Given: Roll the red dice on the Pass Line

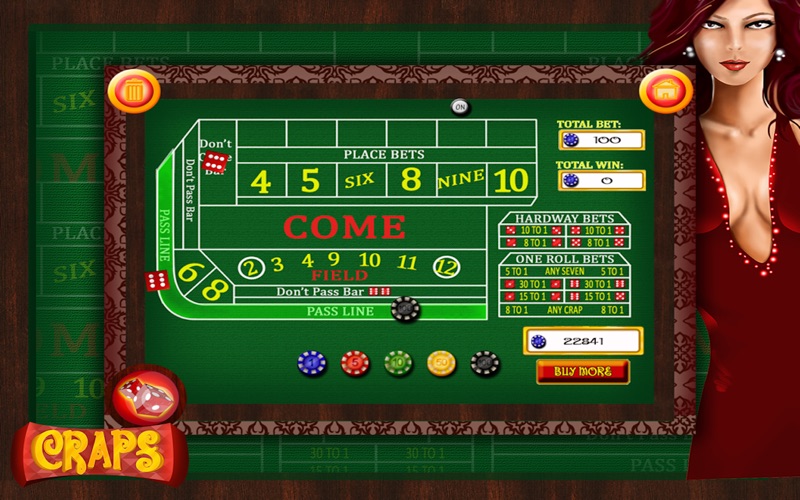Looking at the screenshot, I should pyautogui.click(x=157, y=281).
